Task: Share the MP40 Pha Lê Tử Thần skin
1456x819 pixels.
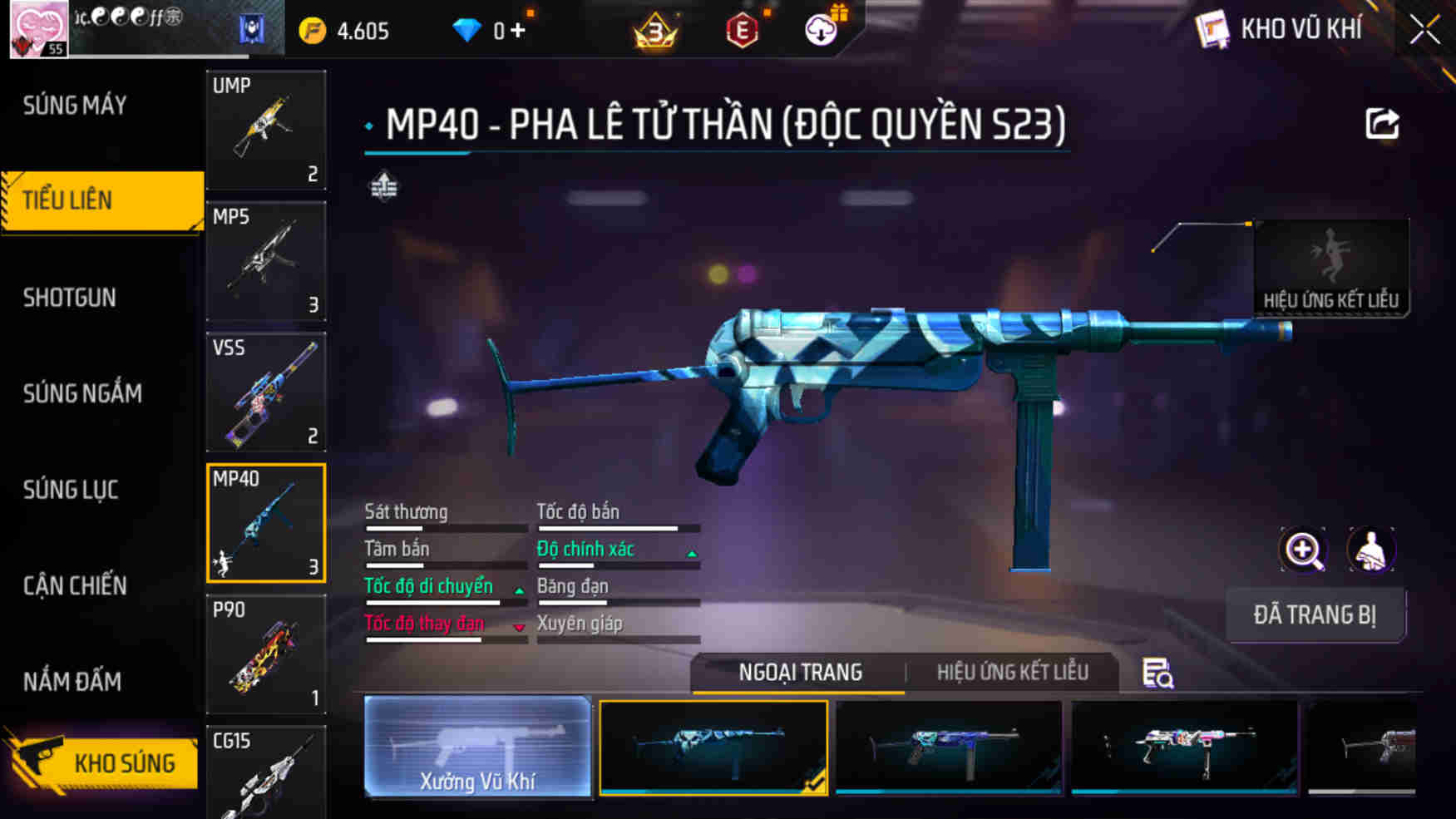Action: tap(1382, 121)
